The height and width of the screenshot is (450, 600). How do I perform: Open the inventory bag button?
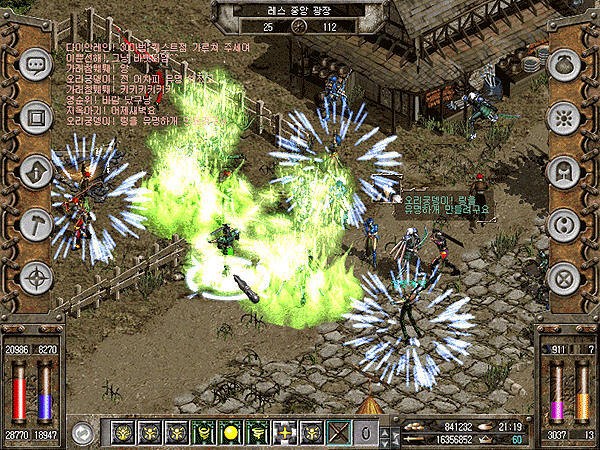(563, 64)
